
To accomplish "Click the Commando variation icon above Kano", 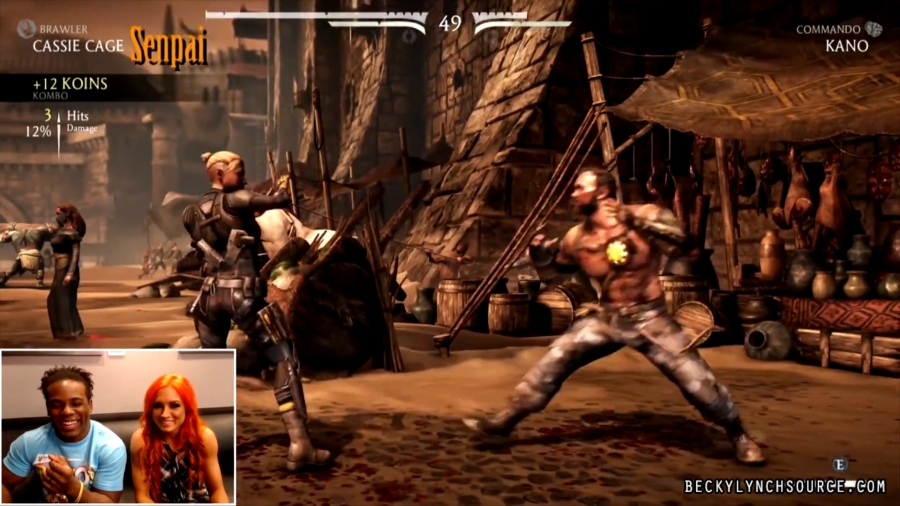I will 874,29.
